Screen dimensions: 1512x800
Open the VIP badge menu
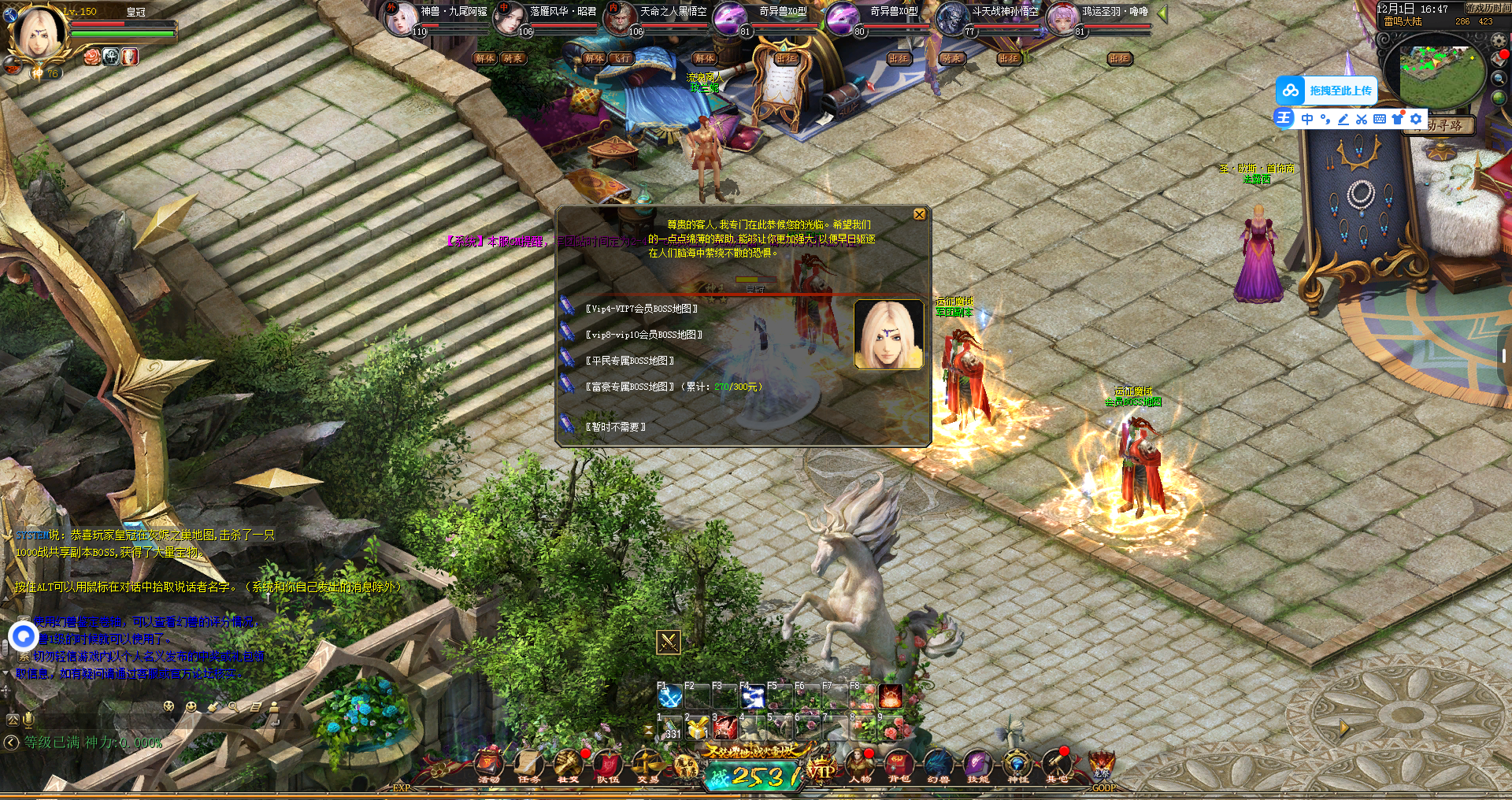[x=821, y=770]
